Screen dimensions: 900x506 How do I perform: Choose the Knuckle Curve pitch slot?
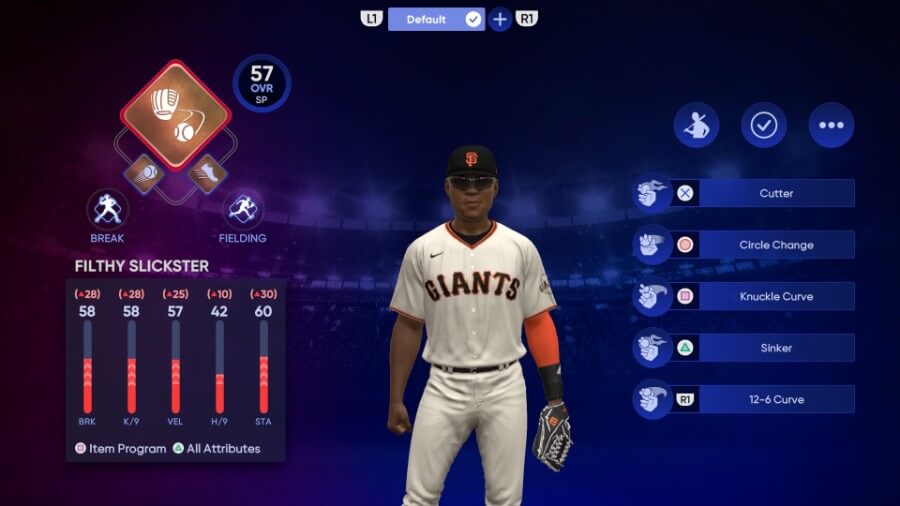(776, 297)
